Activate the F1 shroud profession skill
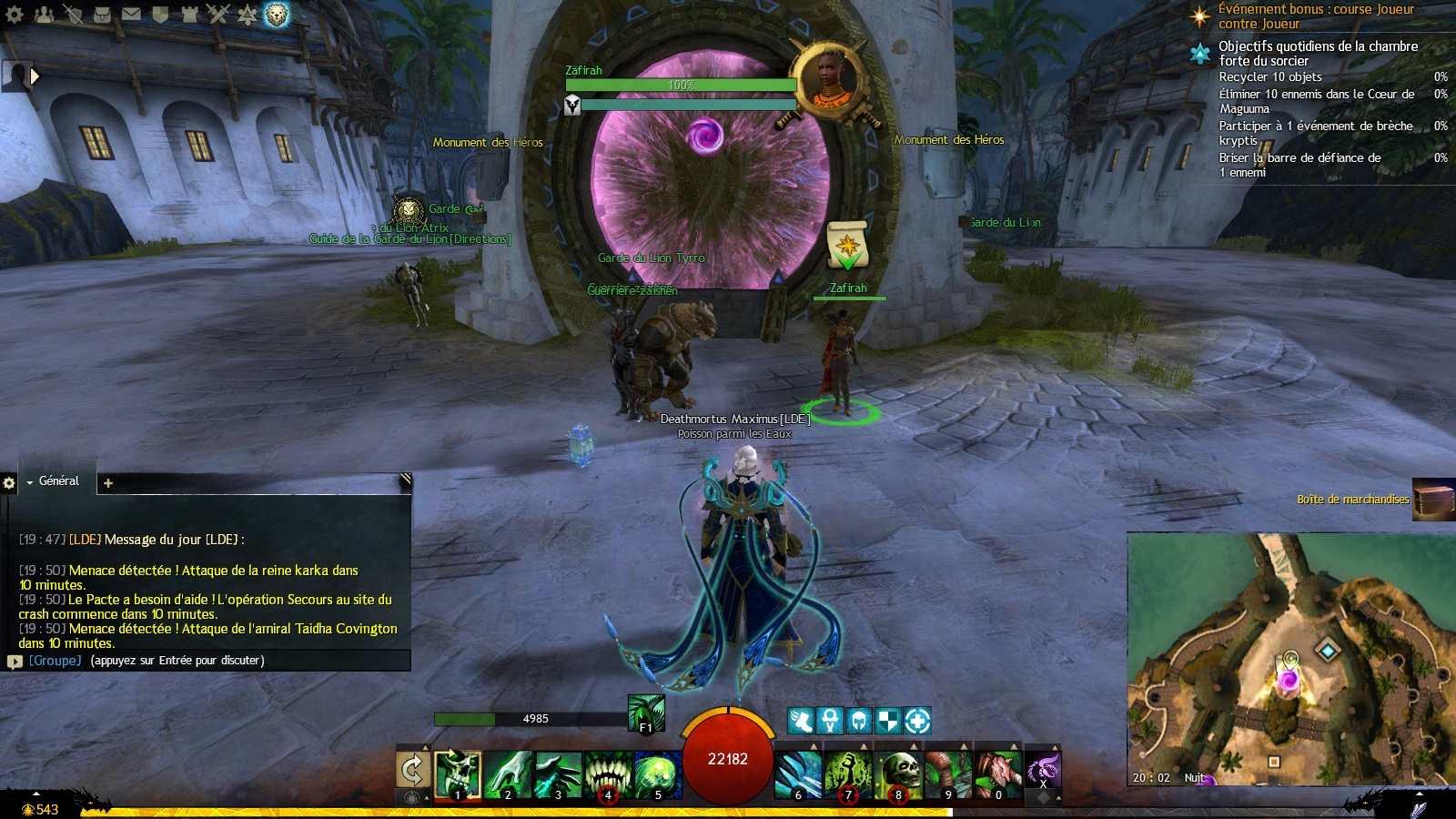The height and width of the screenshot is (819, 1456). (x=646, y=713)
